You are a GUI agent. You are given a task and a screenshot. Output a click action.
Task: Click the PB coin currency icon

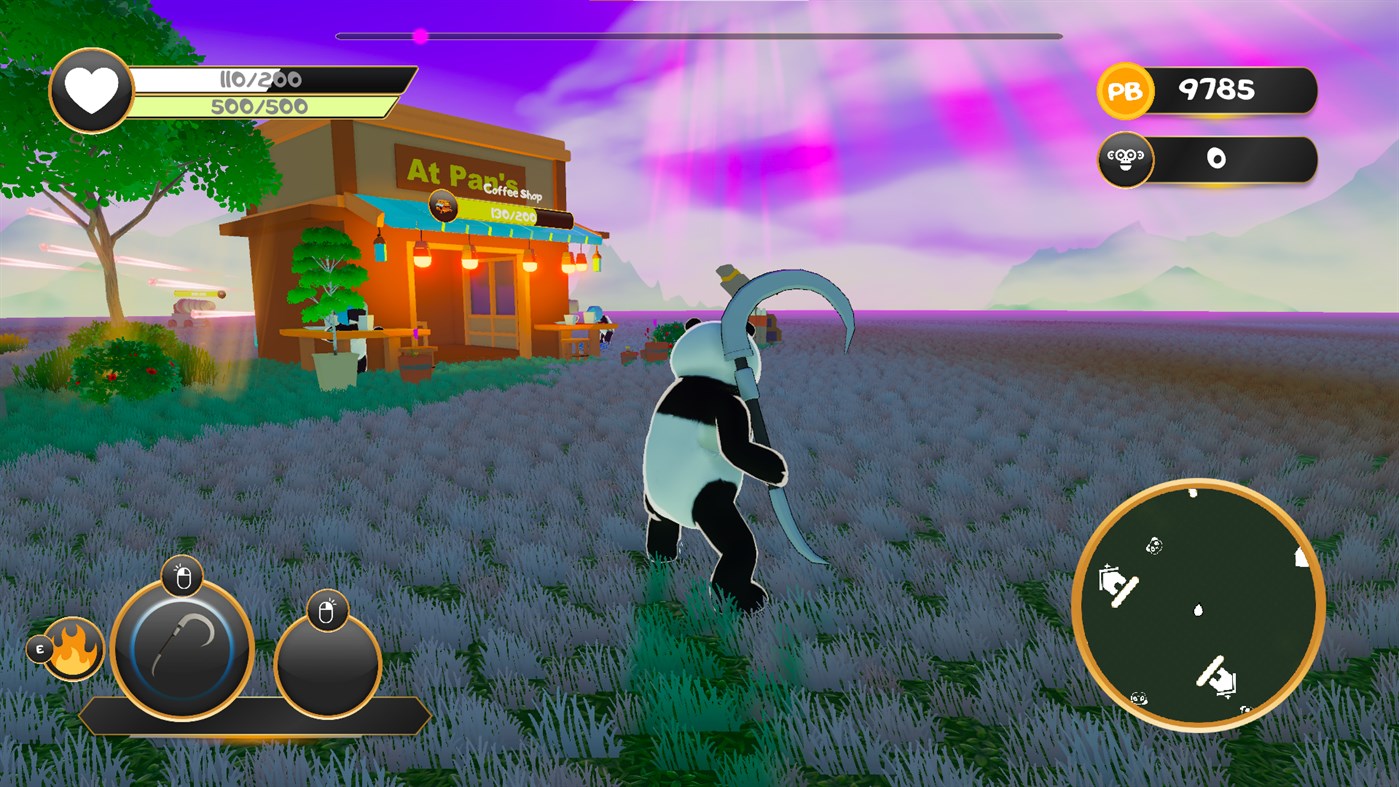click(x=1126, y=91)
